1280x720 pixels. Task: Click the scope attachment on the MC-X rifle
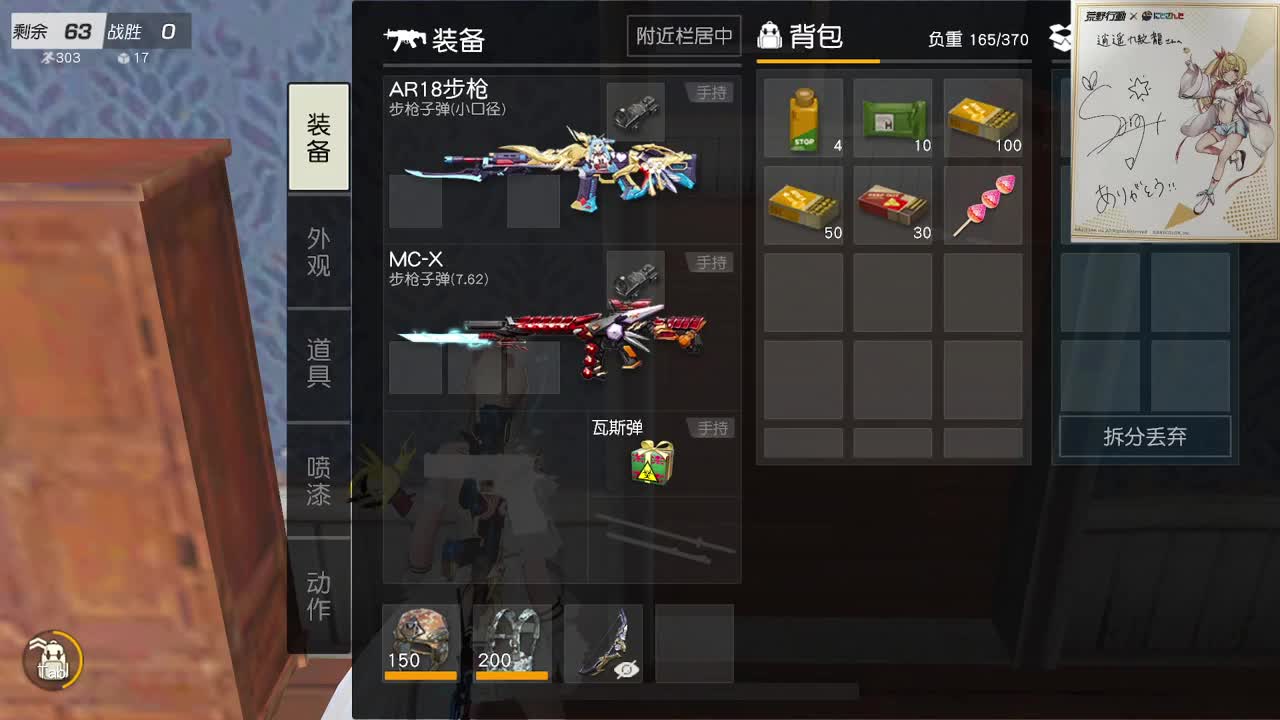pyautogui.click(x=637, y=280)
